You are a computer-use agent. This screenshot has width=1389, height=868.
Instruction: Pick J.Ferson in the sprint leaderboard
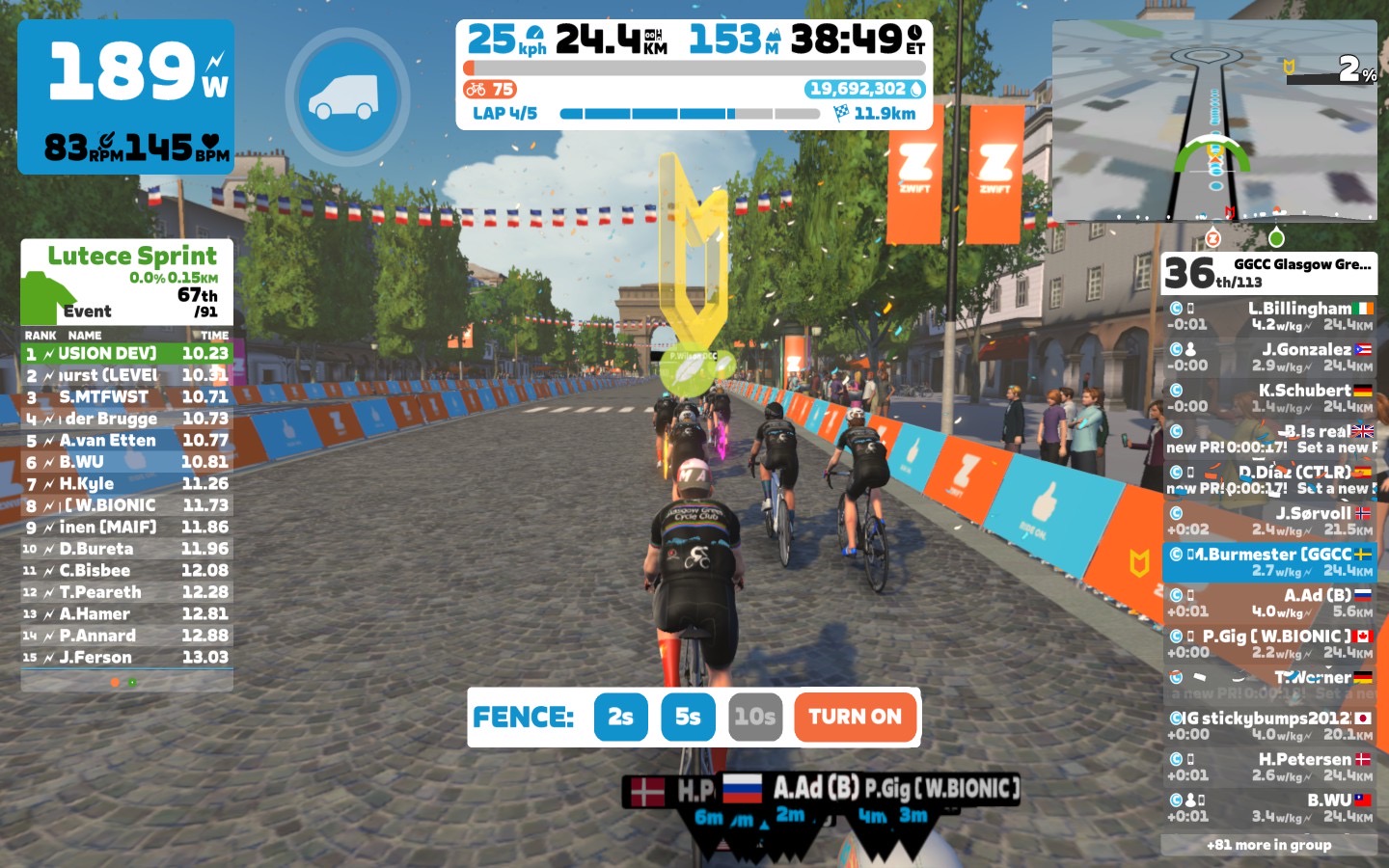pyautogui.click(x=126, y=657)
